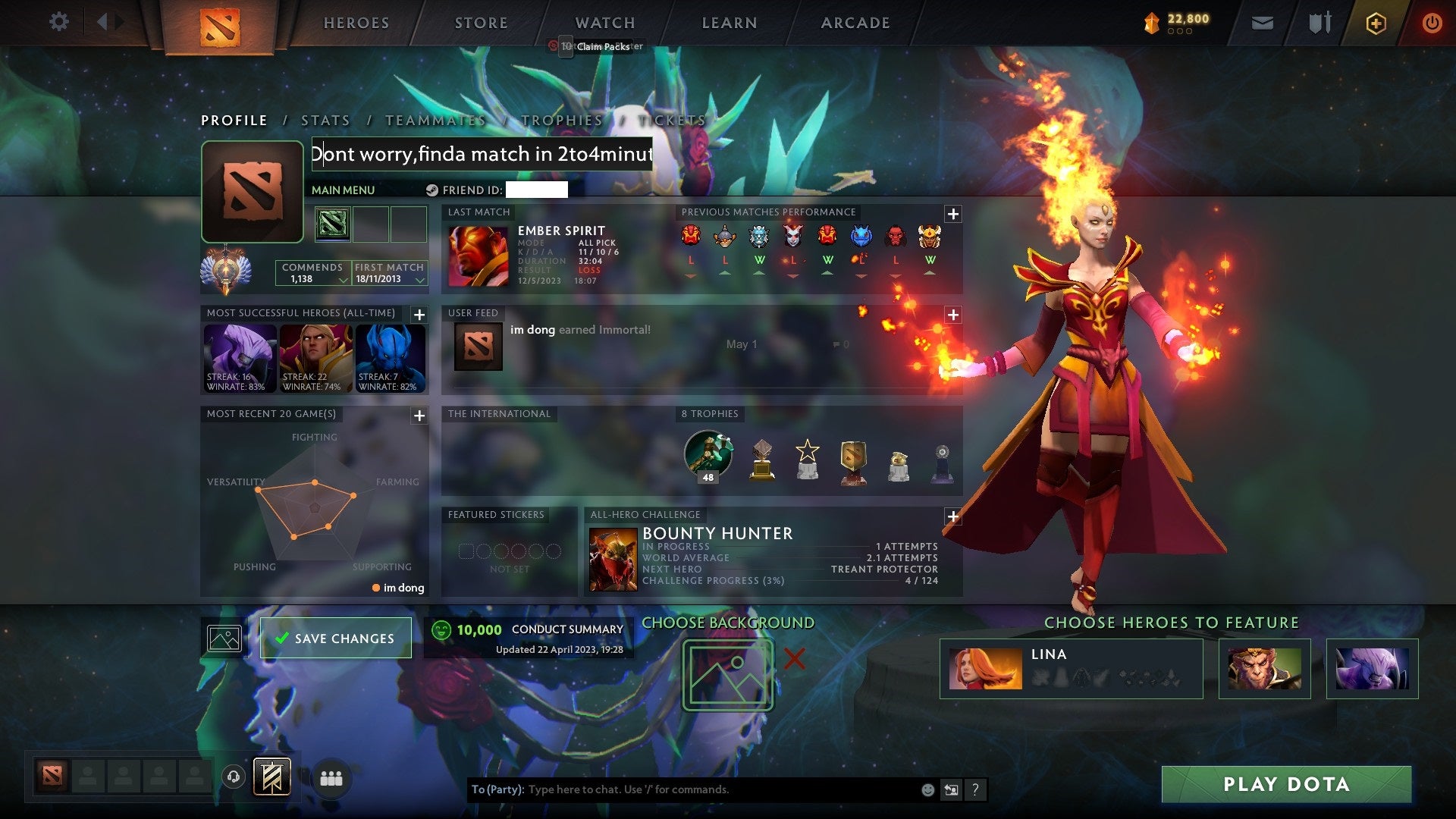Open the Dota Plus hexagon icon

pyautogui.click(x=1376, y=23)
